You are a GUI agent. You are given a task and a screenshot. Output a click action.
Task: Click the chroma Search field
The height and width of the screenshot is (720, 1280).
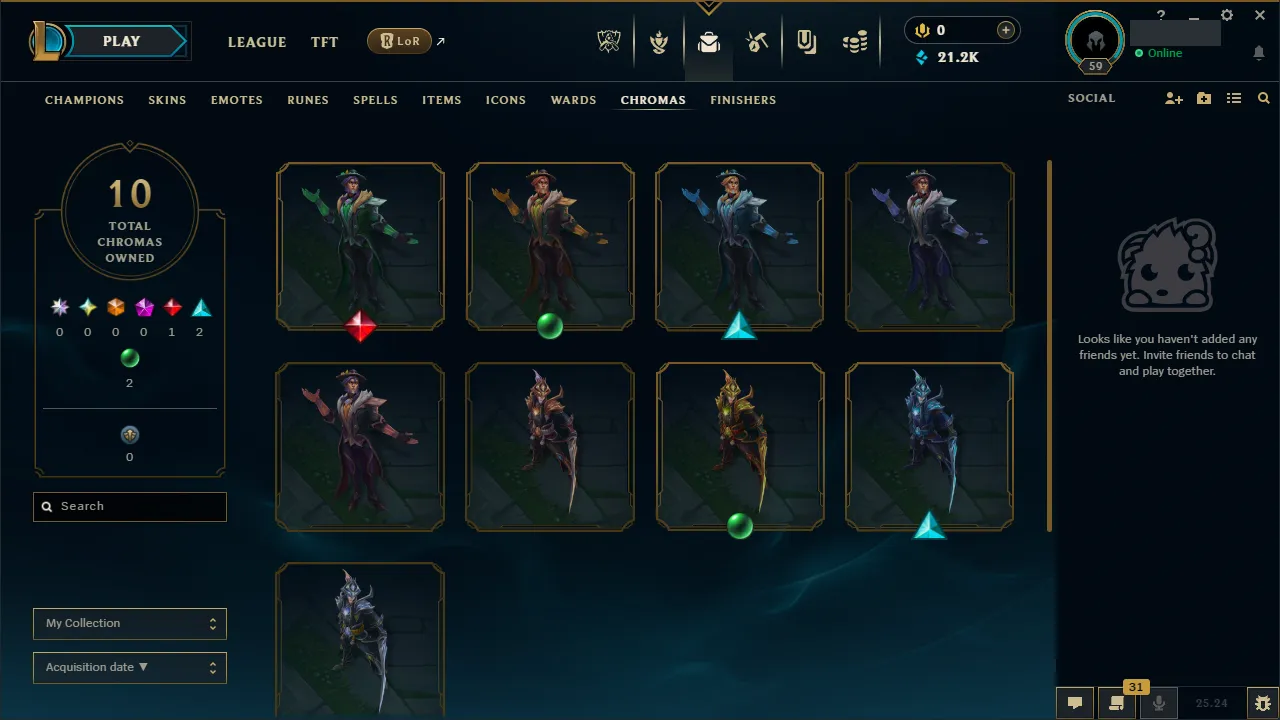click(130, 507)
